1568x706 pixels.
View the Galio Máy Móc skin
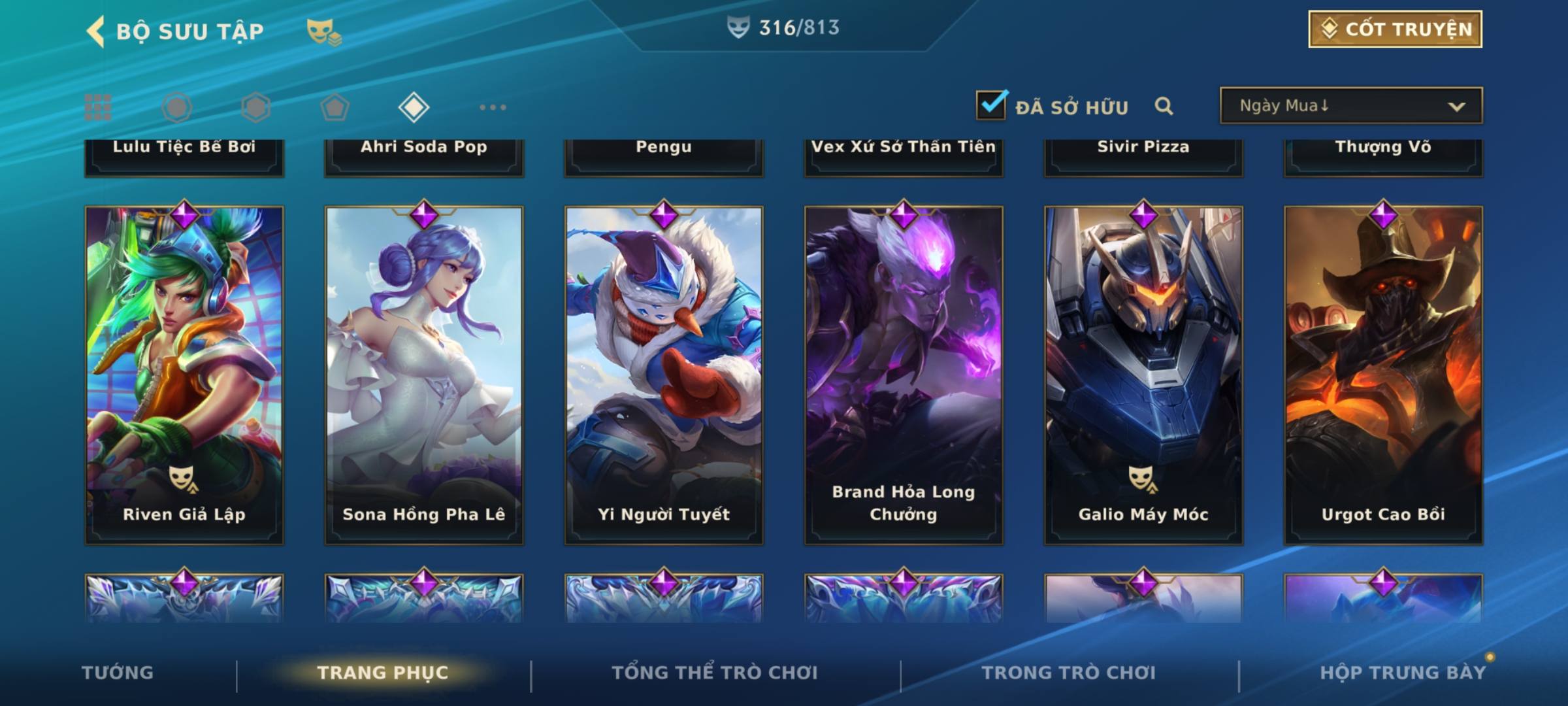click(x=1143, y=375)
